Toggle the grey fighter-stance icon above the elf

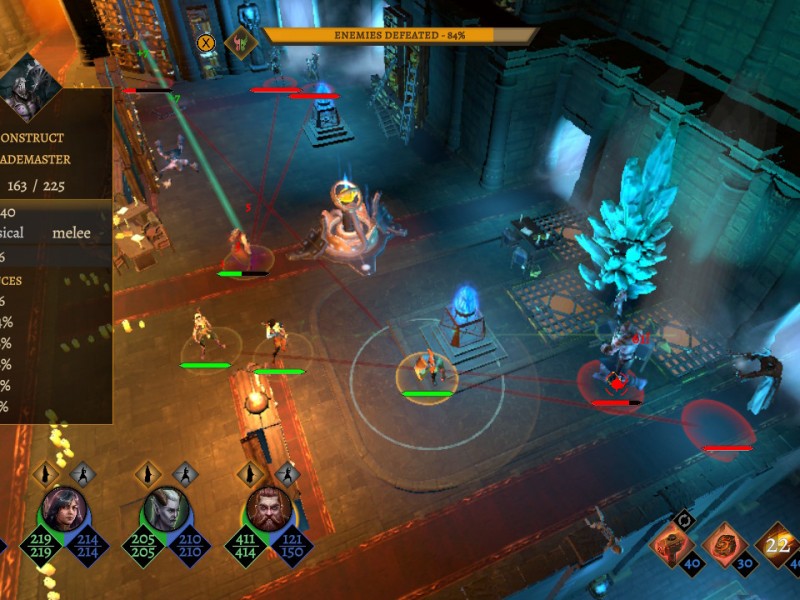tap(186, 473)
